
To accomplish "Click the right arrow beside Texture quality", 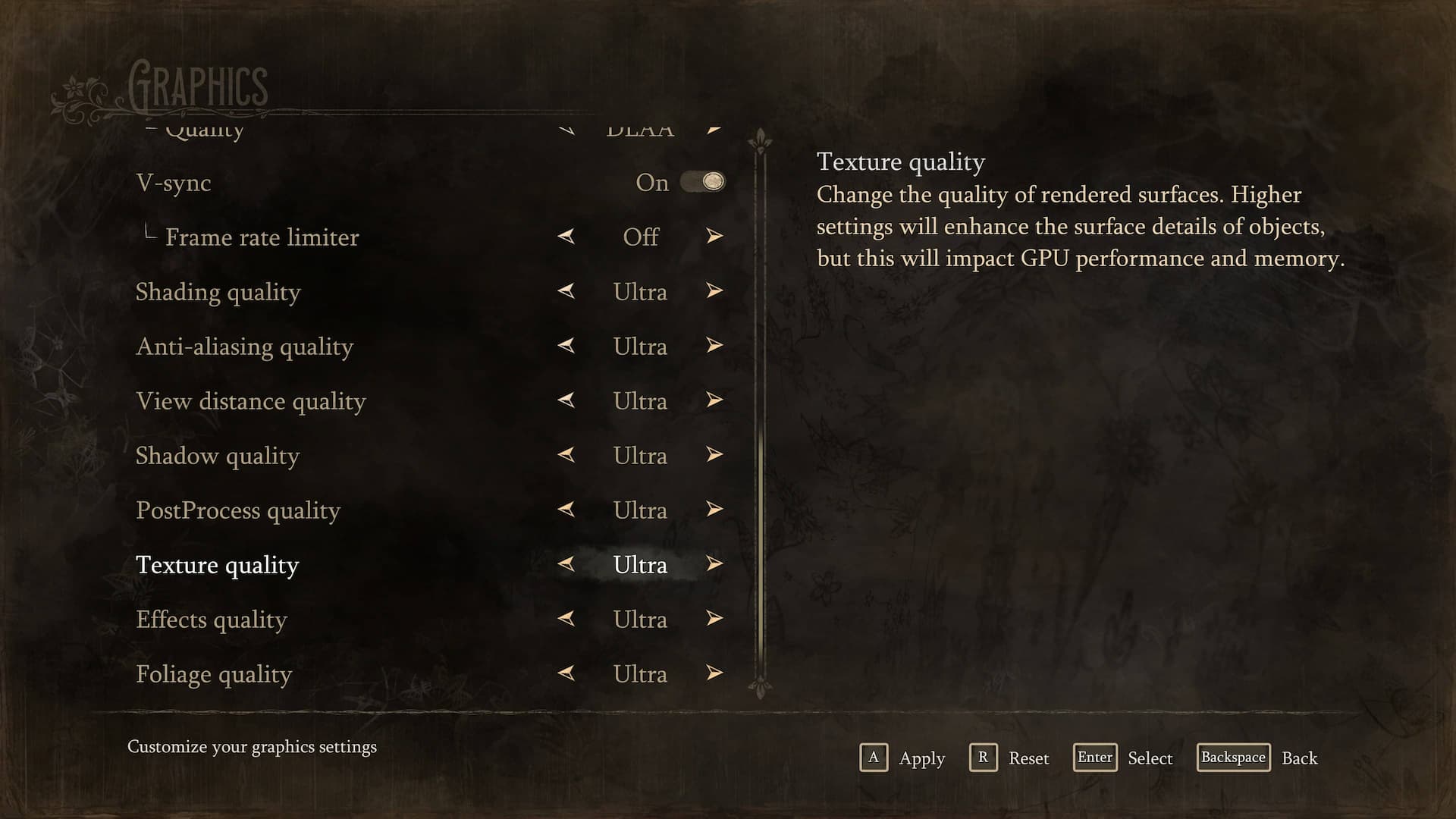I will click(714, 564).
